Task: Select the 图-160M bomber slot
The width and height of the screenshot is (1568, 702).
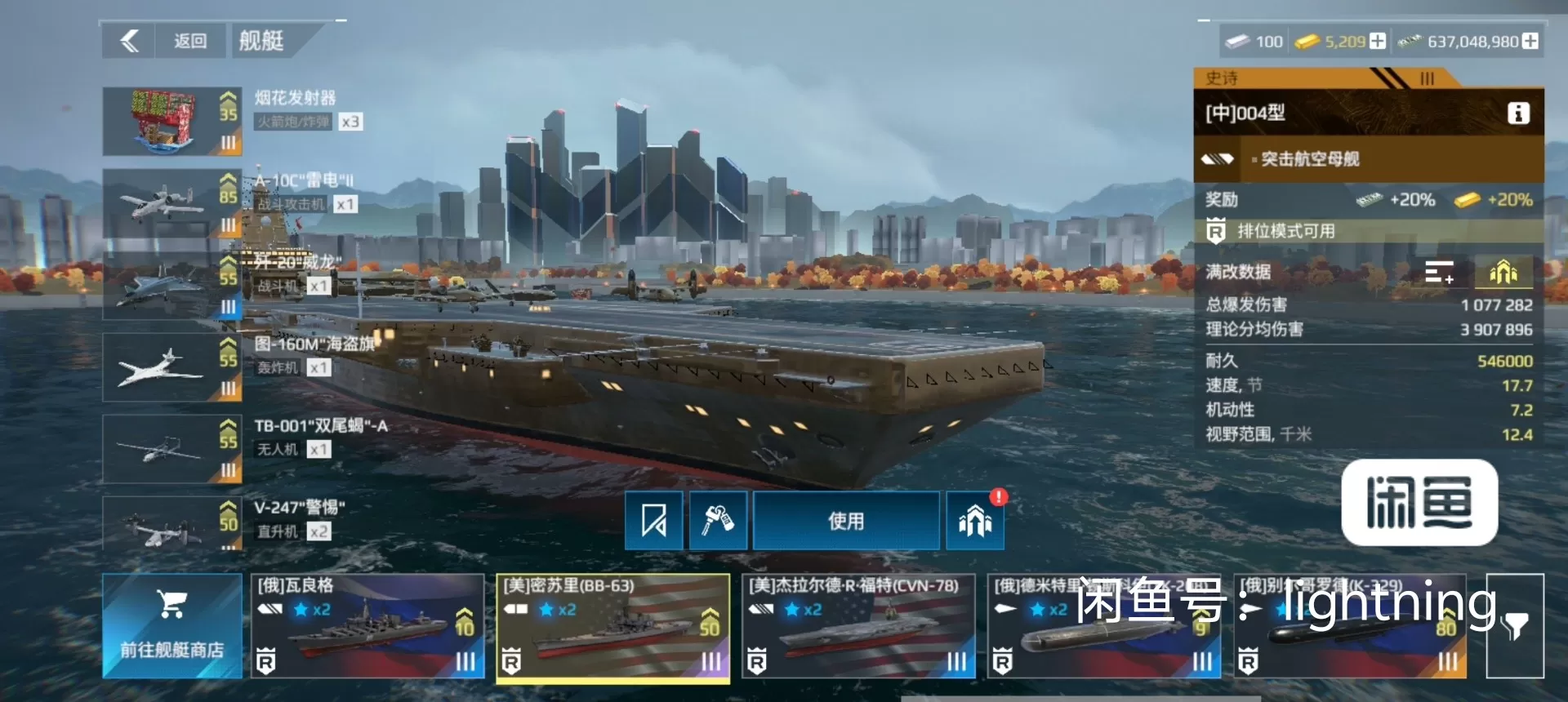Action: pos(171,367)
